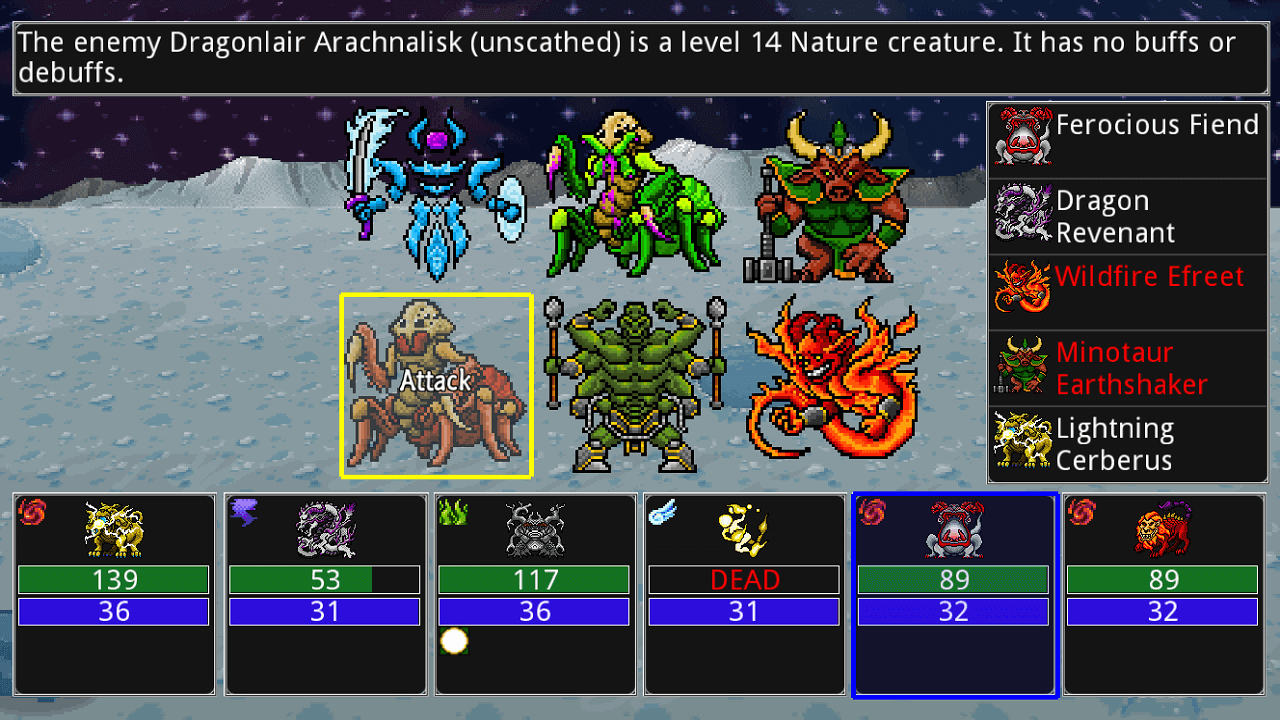
Task: Click the fire element icon on Lightning Cerberus's card
Action: [x=34, y=513]
